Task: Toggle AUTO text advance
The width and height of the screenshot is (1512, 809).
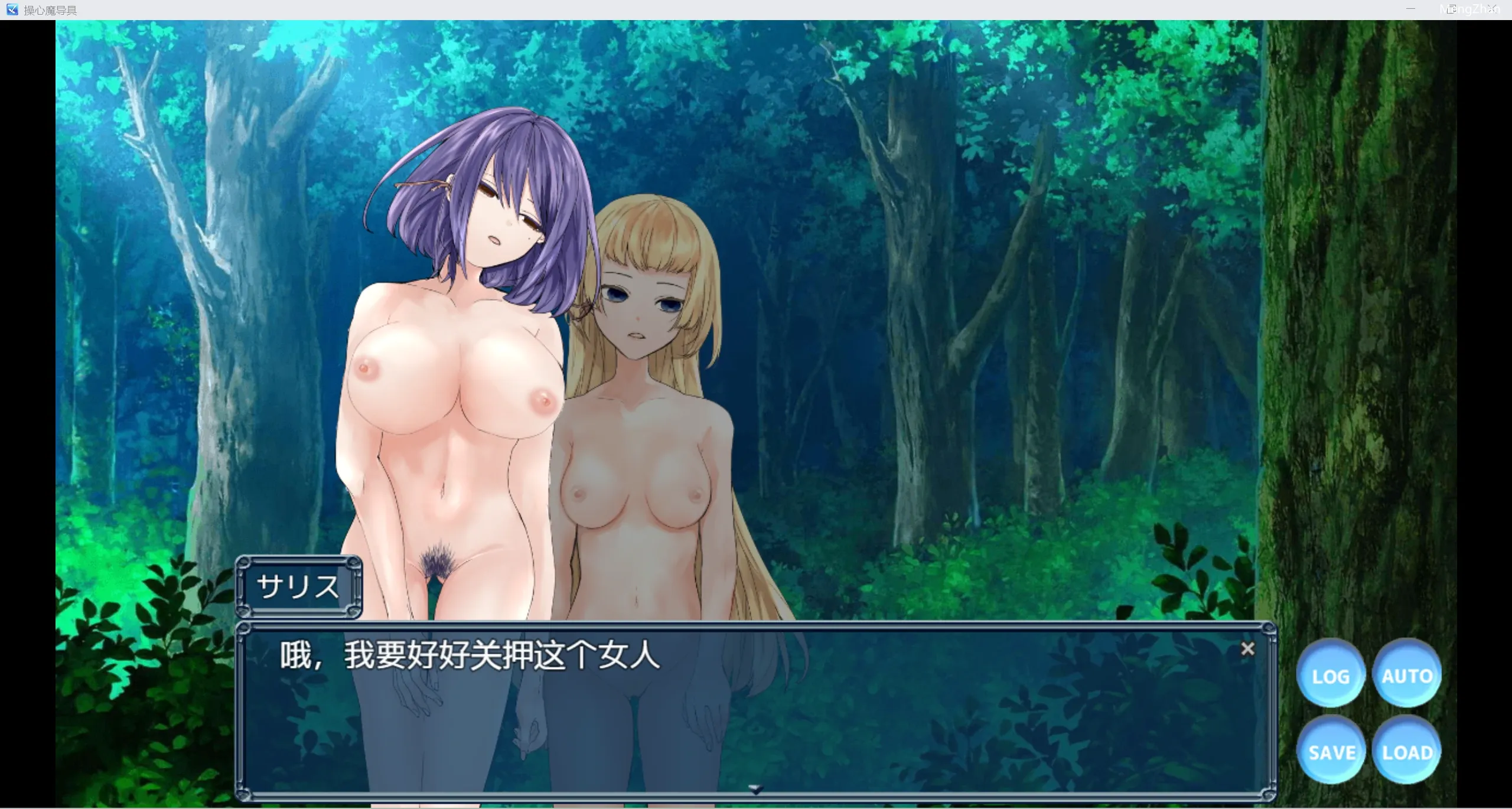Action: click(x=1407, y=675)
